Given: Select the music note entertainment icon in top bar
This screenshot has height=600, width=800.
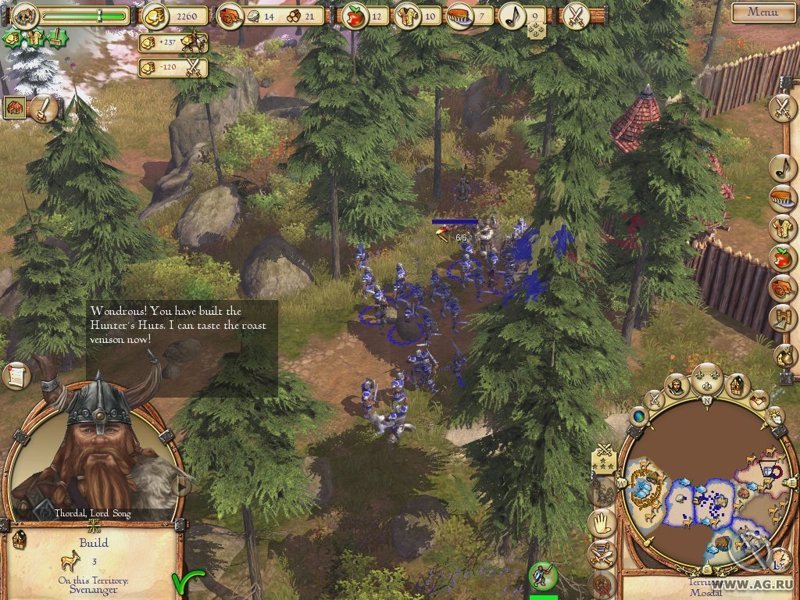Looking at the screenshot, I should (513, 15).
